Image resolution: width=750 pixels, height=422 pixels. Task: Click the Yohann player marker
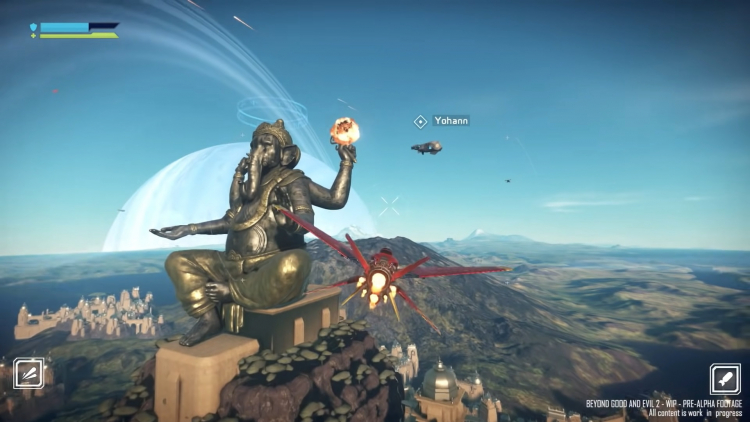tap(421, 121)
